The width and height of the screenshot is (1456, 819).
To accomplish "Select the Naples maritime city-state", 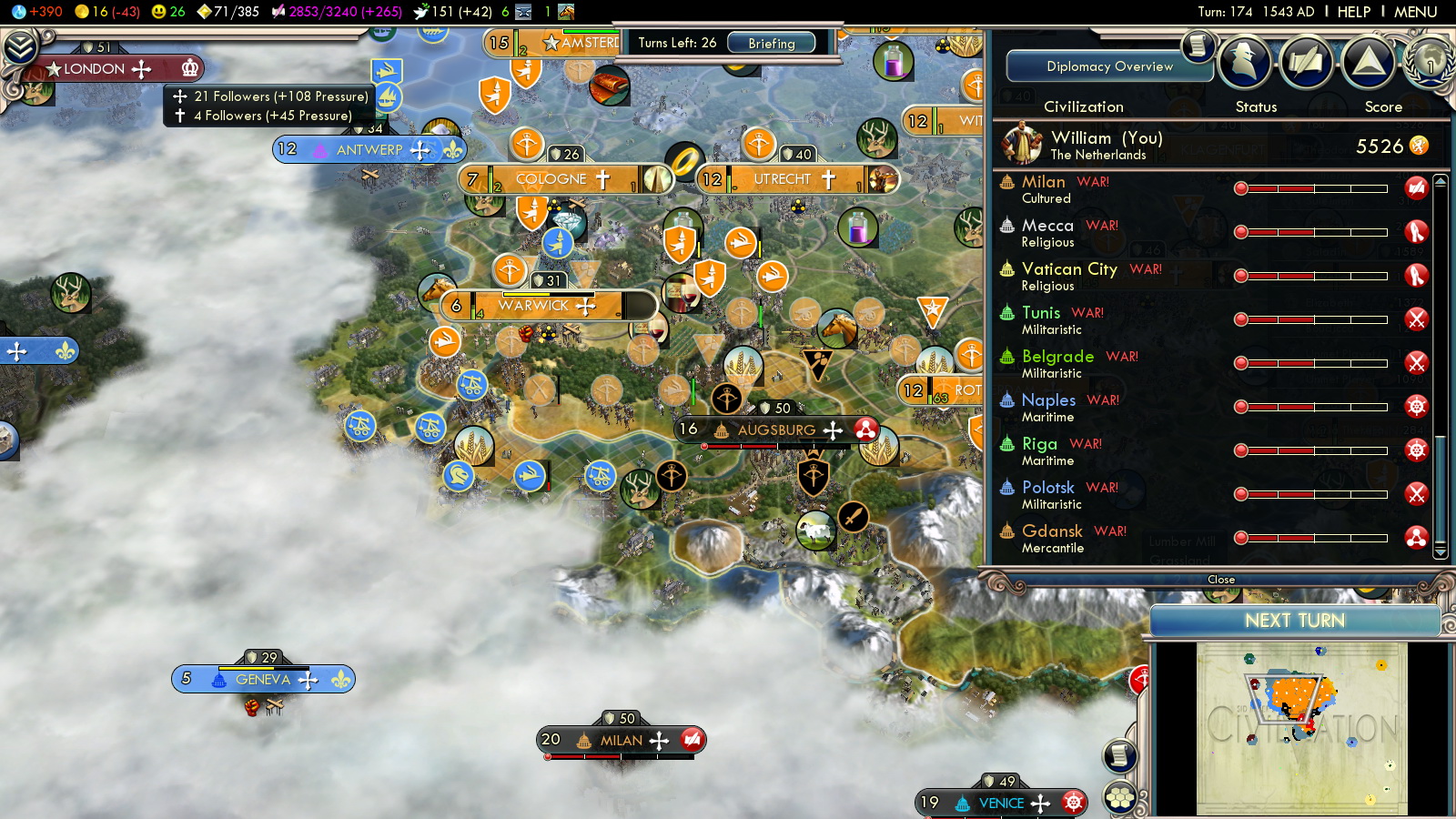I will pos(1048,400).
